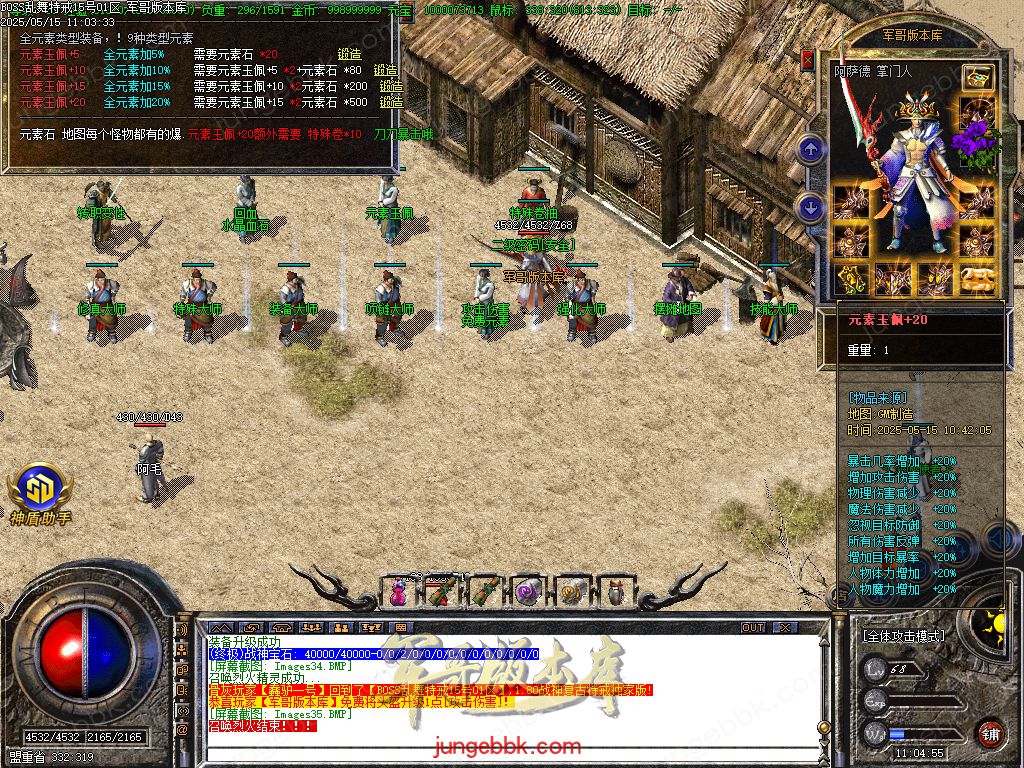1024x768 pixels.
Task: Close the chat window with X
Action: tap(786, 628)
